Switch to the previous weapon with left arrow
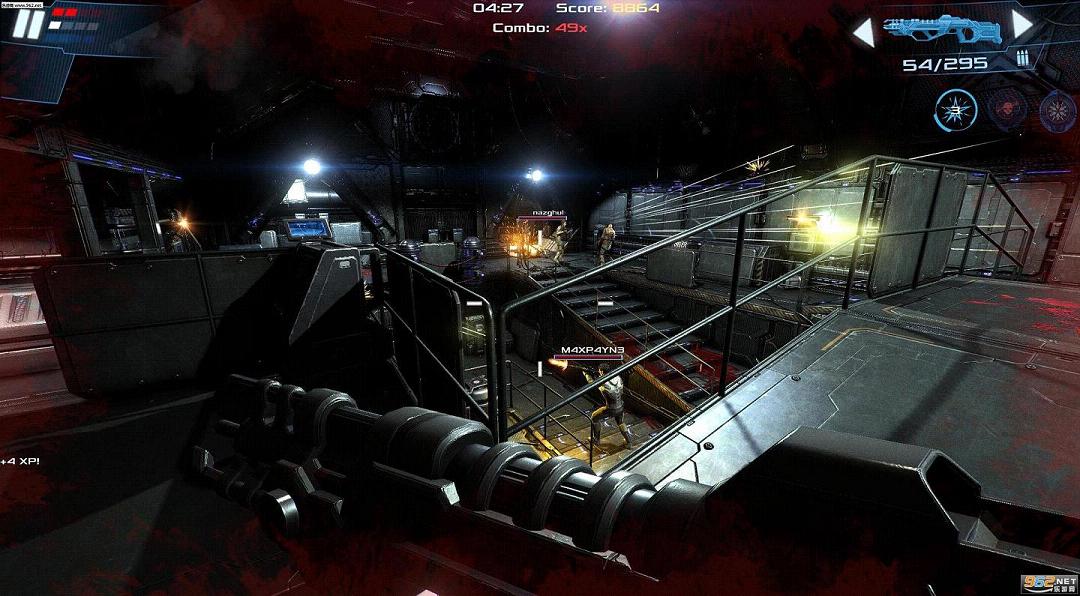The image size is (1080, 596). (x=862, y=33)
